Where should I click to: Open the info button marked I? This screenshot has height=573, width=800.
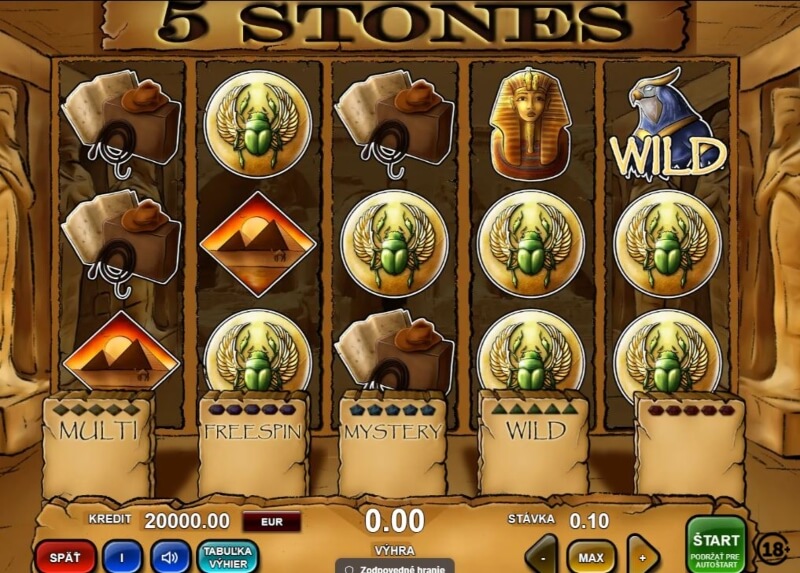click(122, 556)
